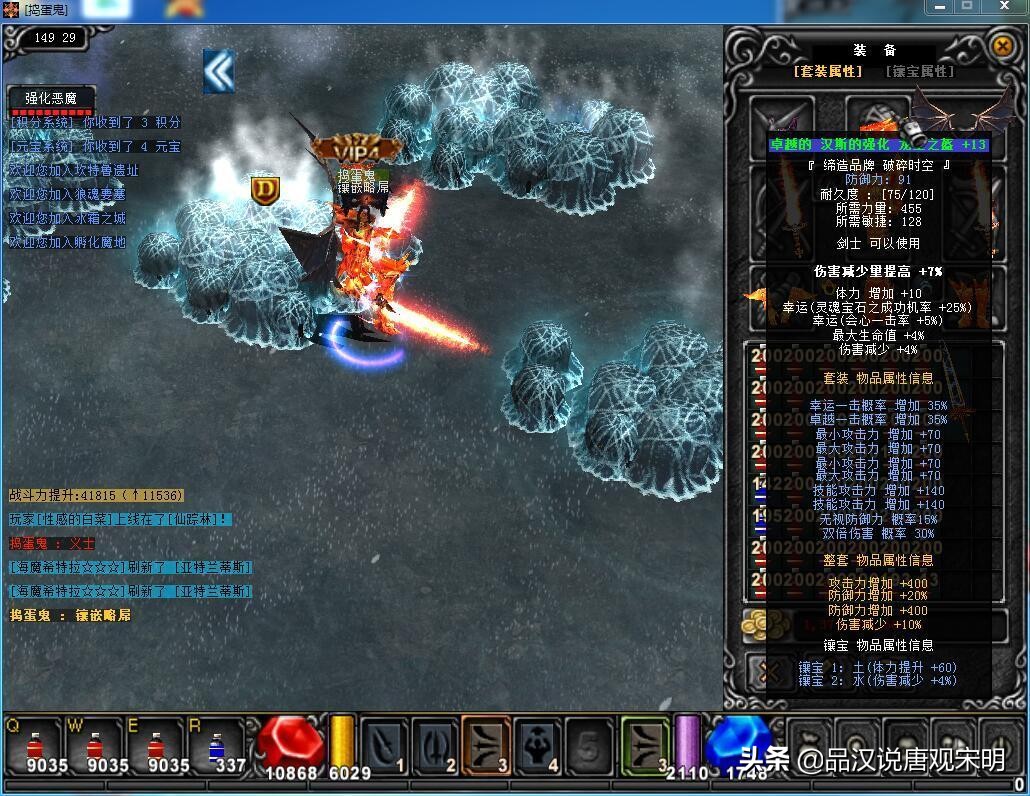Switch to the 套装属性 tab
Viewport: 1030px width, 796px height.
coord(827,71)
